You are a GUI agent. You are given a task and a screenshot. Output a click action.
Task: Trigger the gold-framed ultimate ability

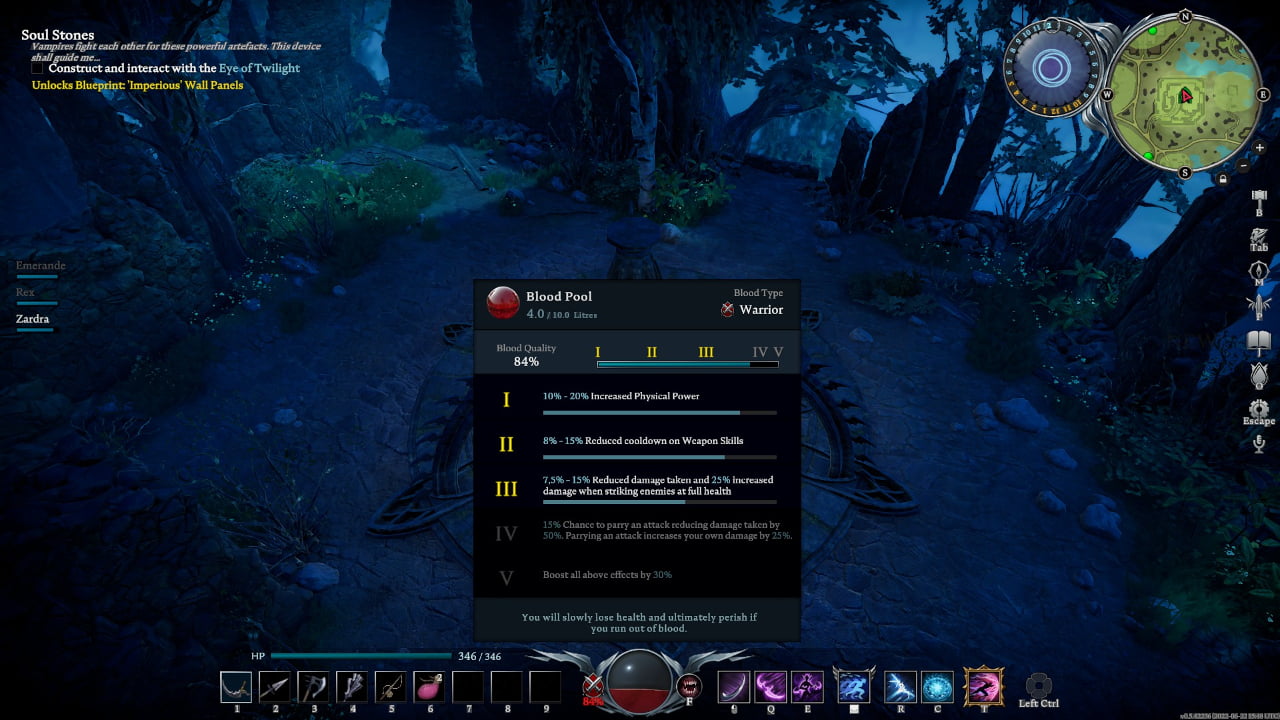(983, 687)
